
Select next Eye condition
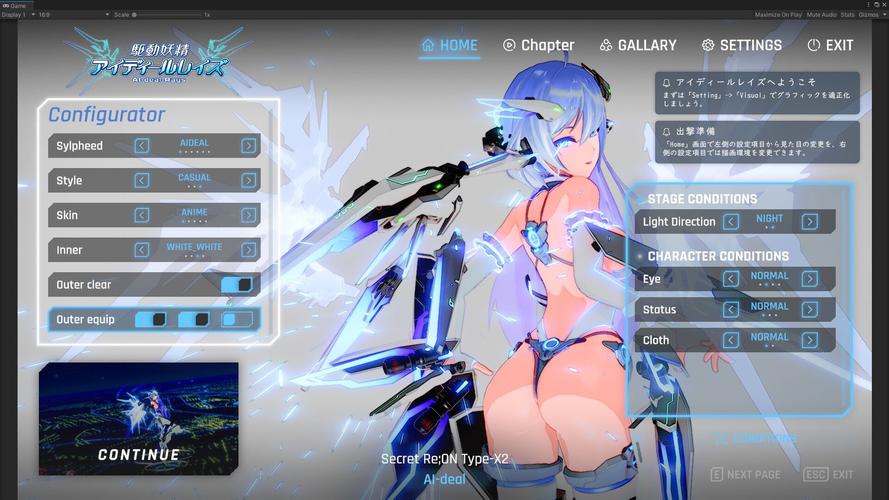pos(809,279)
